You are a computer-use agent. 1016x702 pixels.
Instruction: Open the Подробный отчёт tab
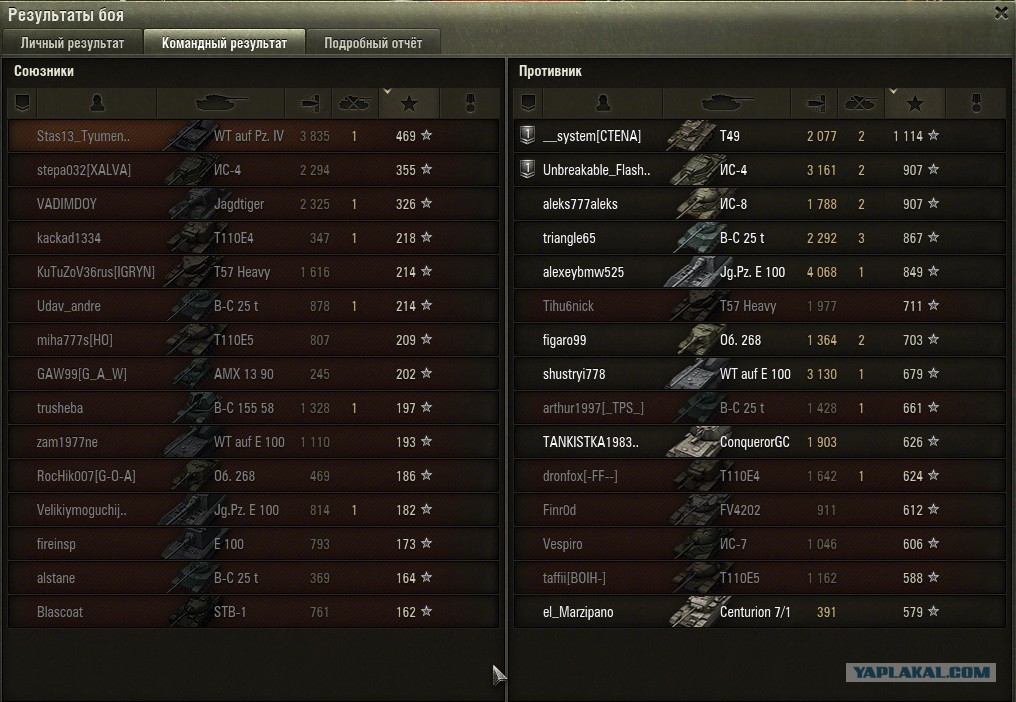coord(373,43)
